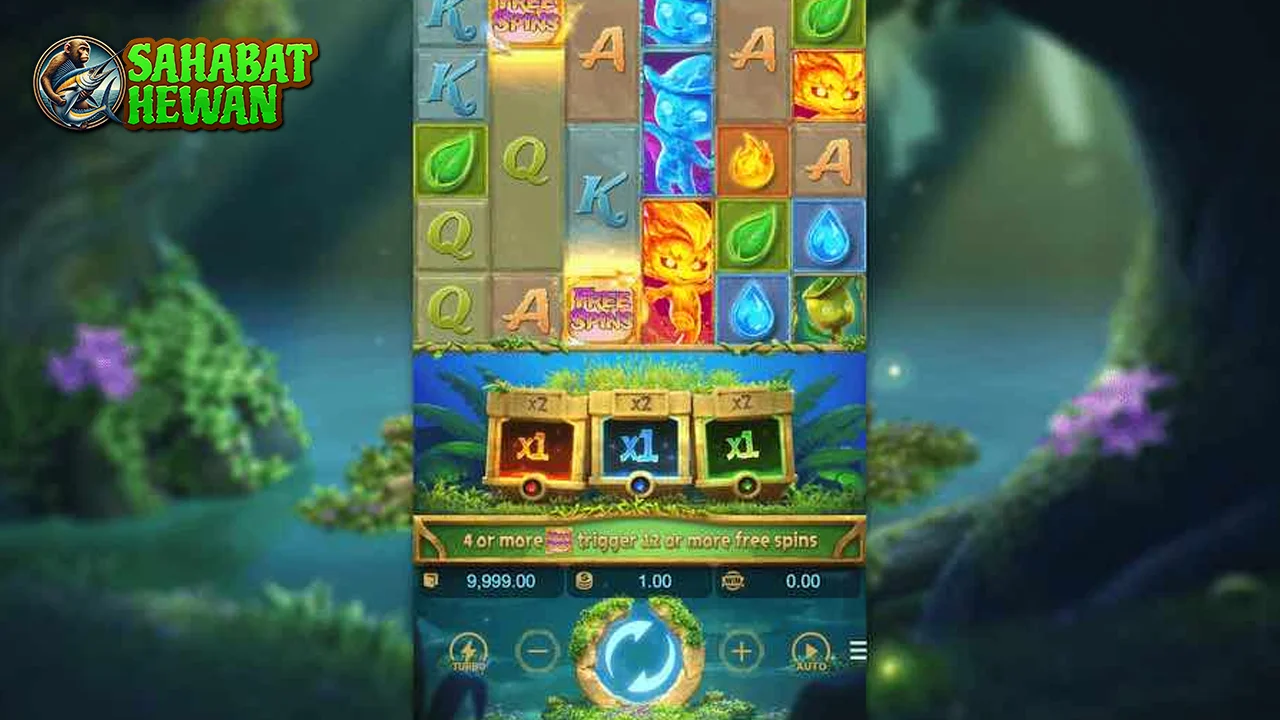Enable Turbo spin mode
1280x720 pixels.
[467, 652]
